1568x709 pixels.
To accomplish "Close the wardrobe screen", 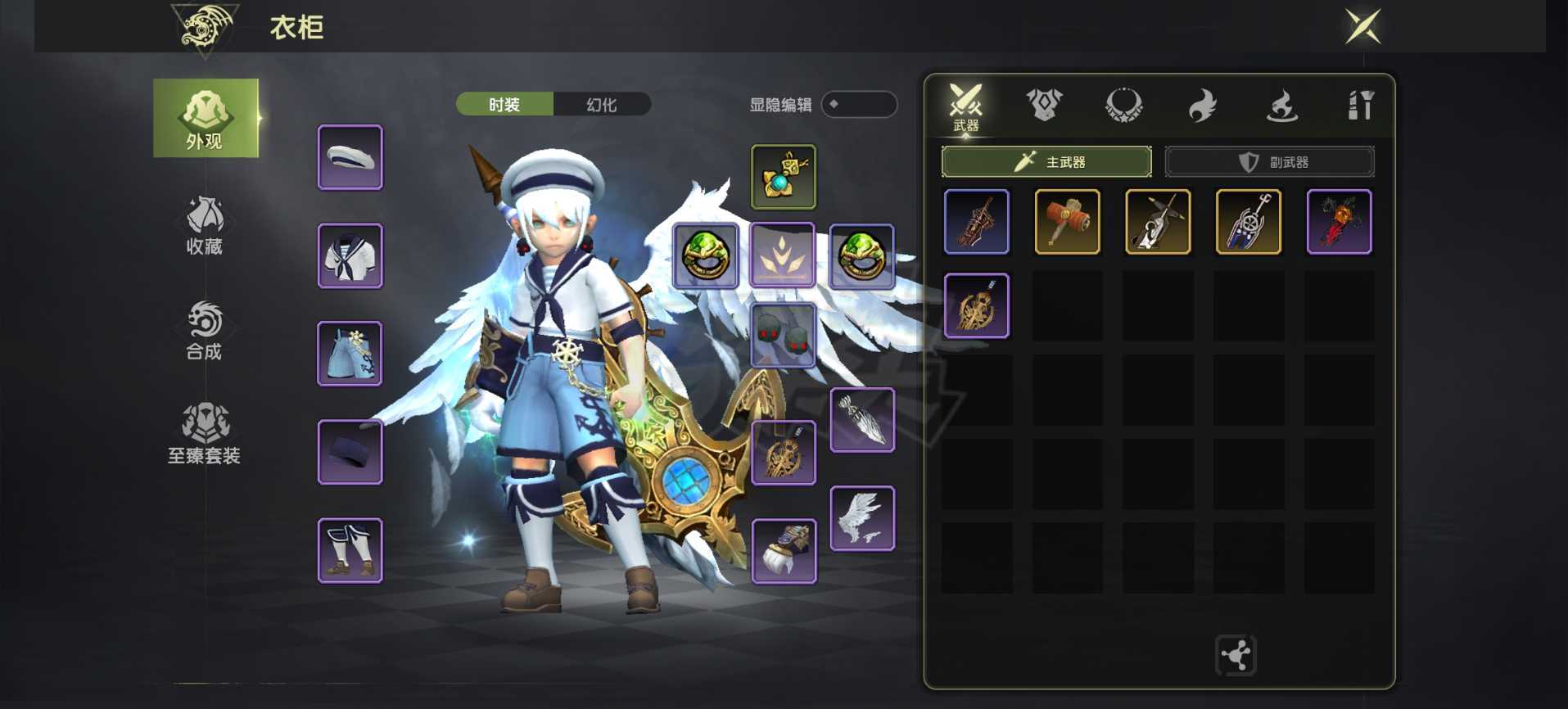I will click(x=1363, y=26).
